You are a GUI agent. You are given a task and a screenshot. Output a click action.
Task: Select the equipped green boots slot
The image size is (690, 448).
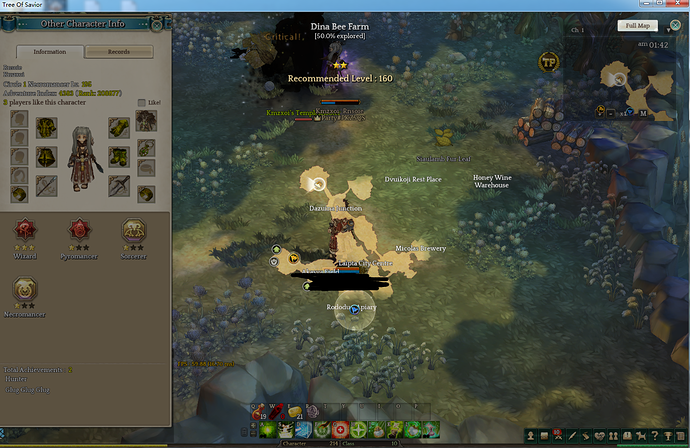click(119, 157)
